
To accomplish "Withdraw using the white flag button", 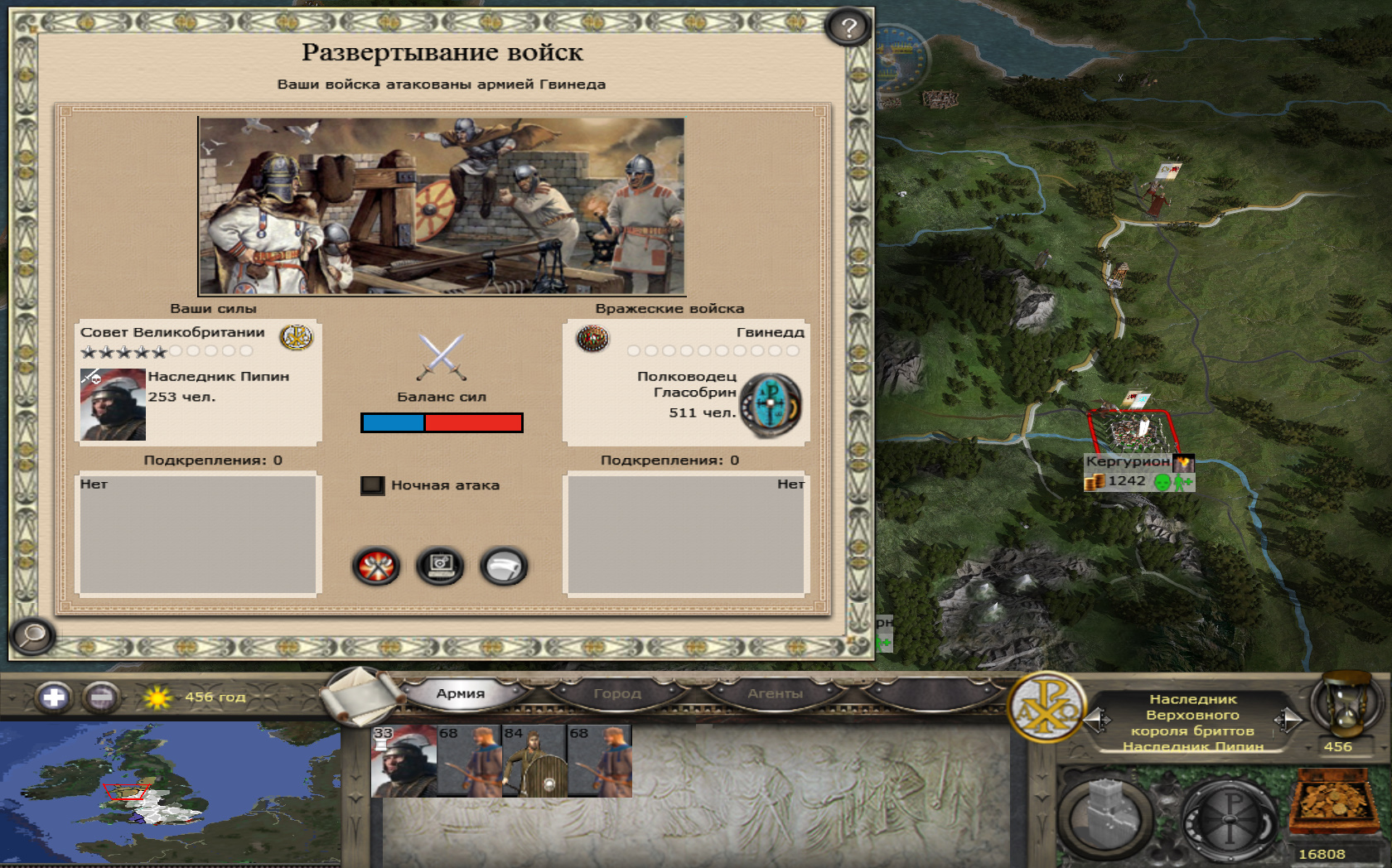I will click(504, 567).
